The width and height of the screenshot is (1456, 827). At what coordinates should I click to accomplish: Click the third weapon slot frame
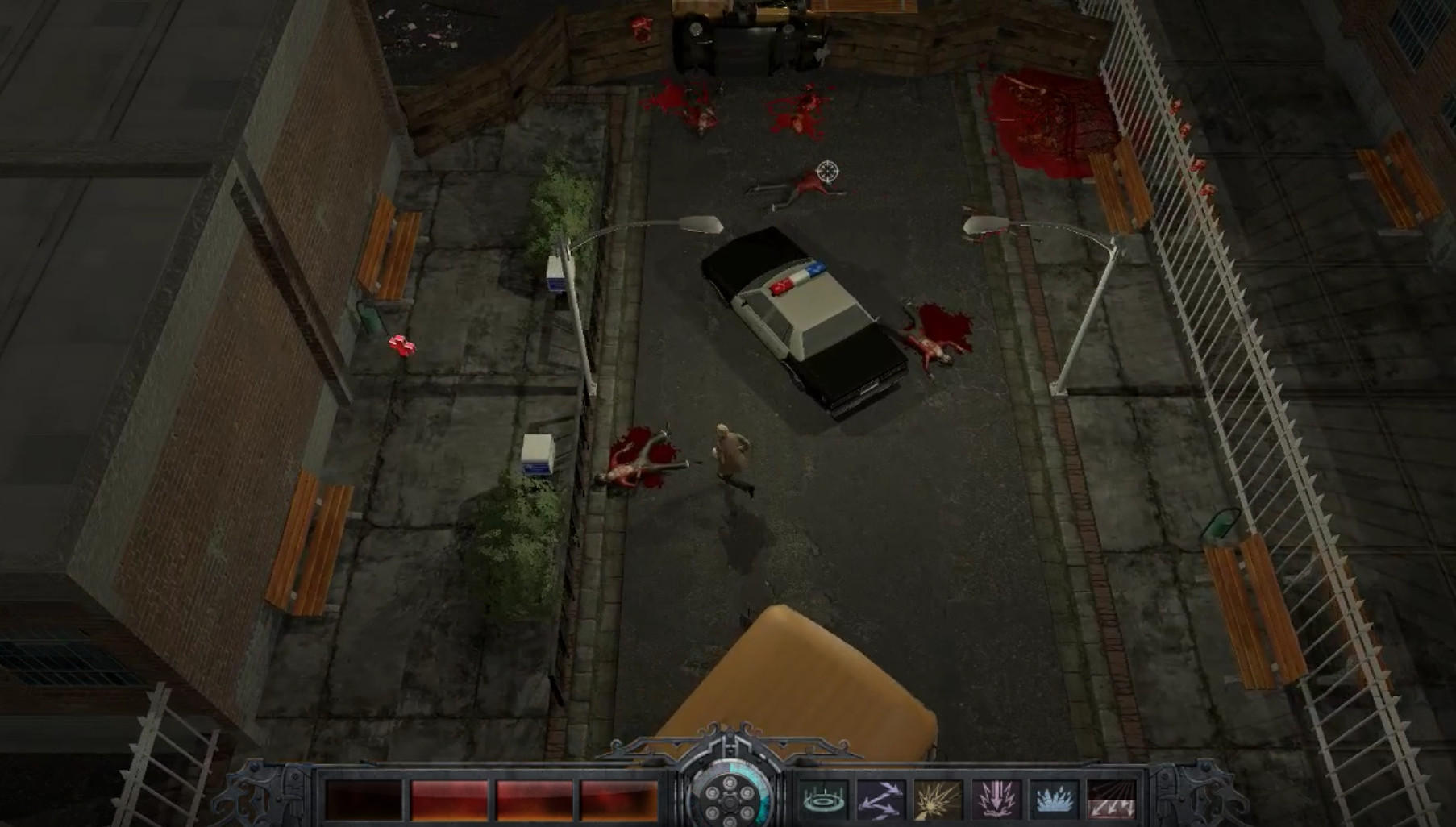coord(535,799)
